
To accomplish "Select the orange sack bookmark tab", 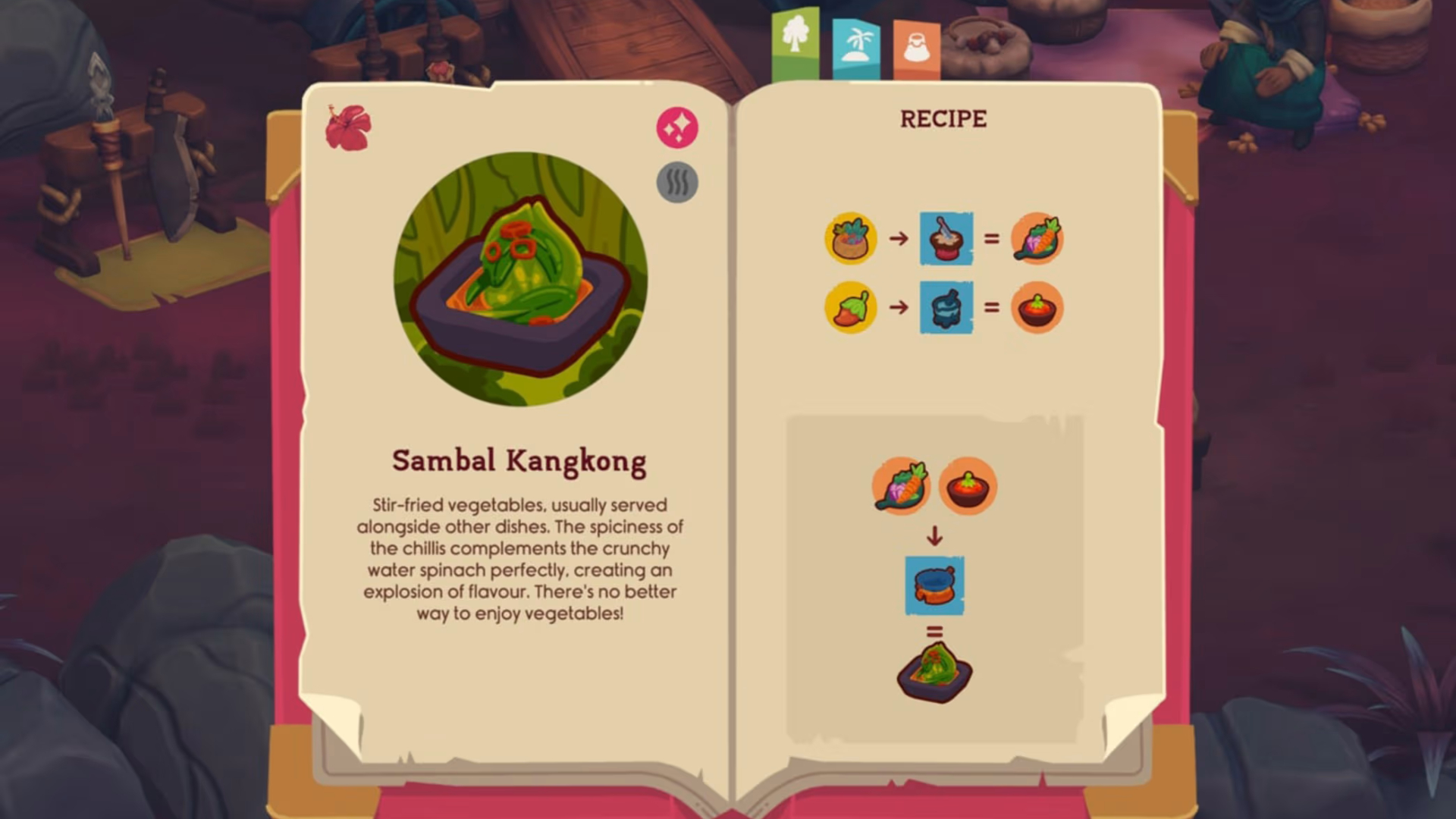I will coord(916,50).
